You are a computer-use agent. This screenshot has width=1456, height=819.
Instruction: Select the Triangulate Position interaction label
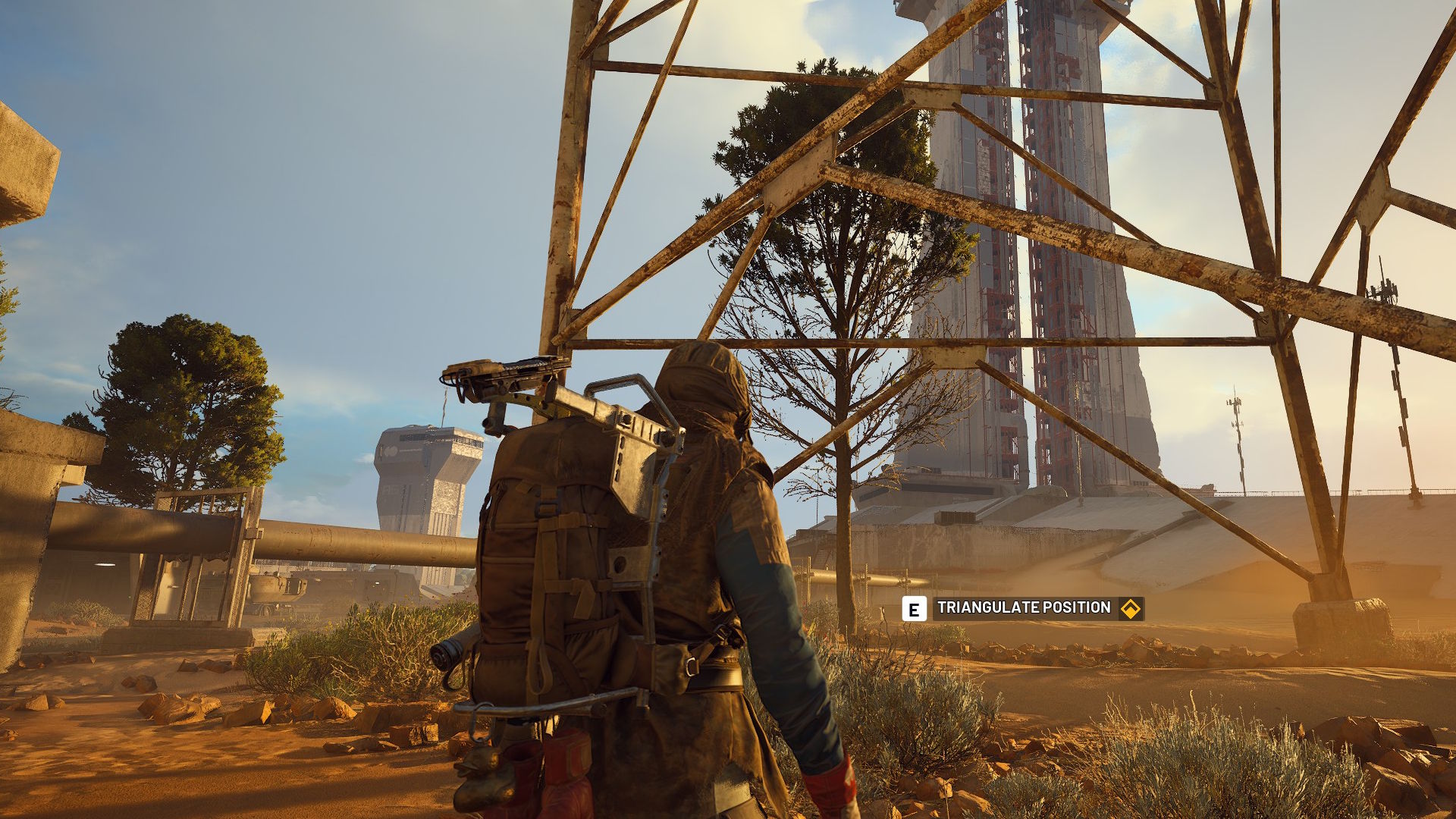pyautogui.click(x=1024, y=608)
